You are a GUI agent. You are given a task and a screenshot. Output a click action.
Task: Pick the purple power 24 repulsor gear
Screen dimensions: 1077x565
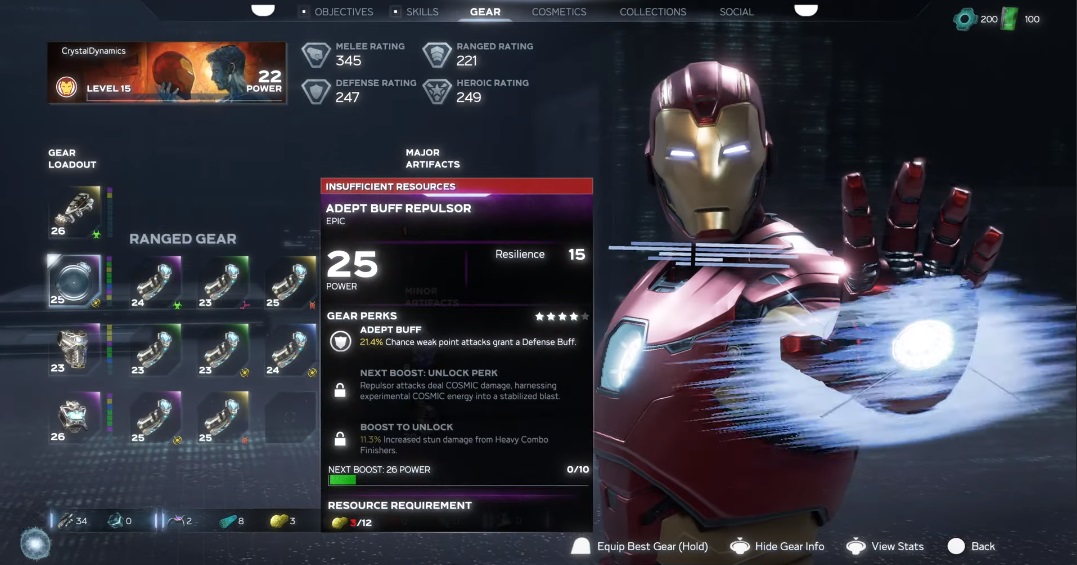click(x=155, y=281)
